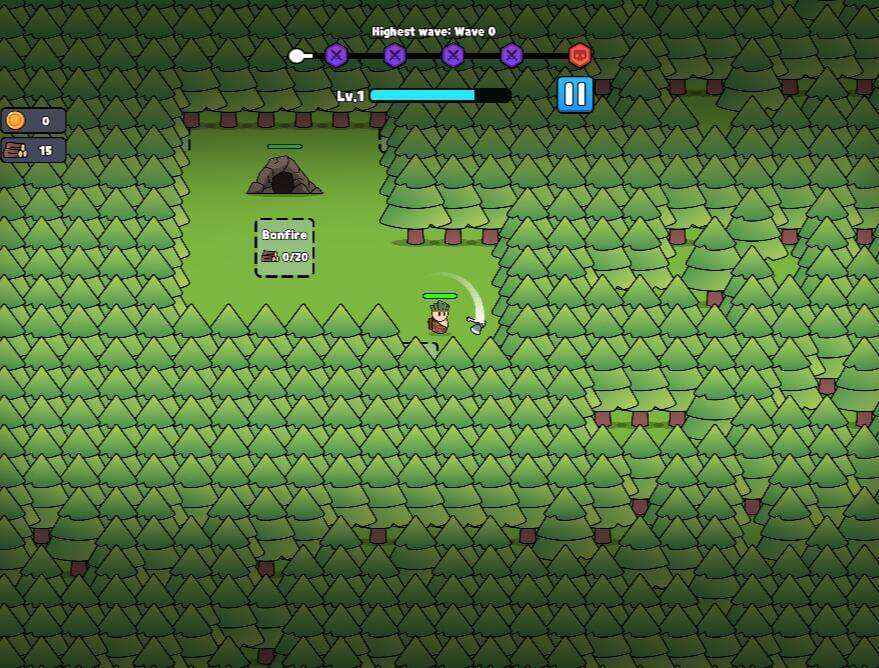Pause the game with the blue button
This screenshot has width=879, height=668.
575,95
